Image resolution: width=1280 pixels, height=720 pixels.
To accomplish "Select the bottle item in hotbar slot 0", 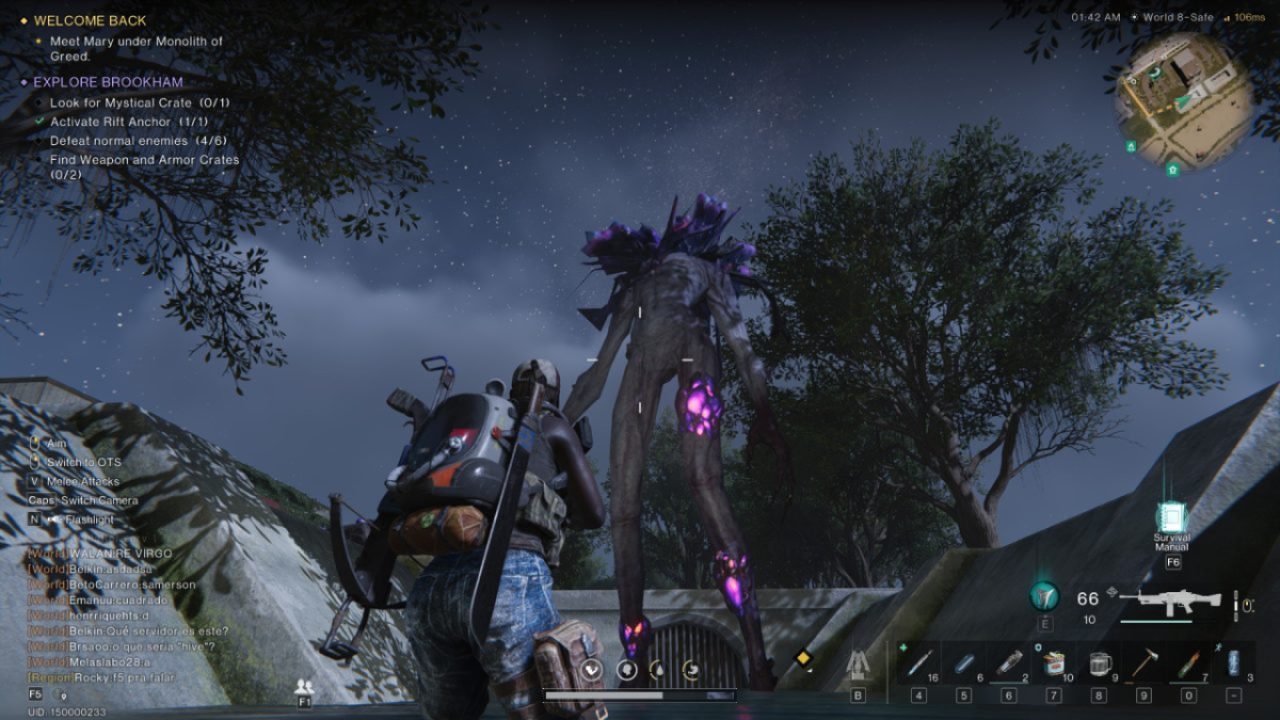I will point(1188,662).
